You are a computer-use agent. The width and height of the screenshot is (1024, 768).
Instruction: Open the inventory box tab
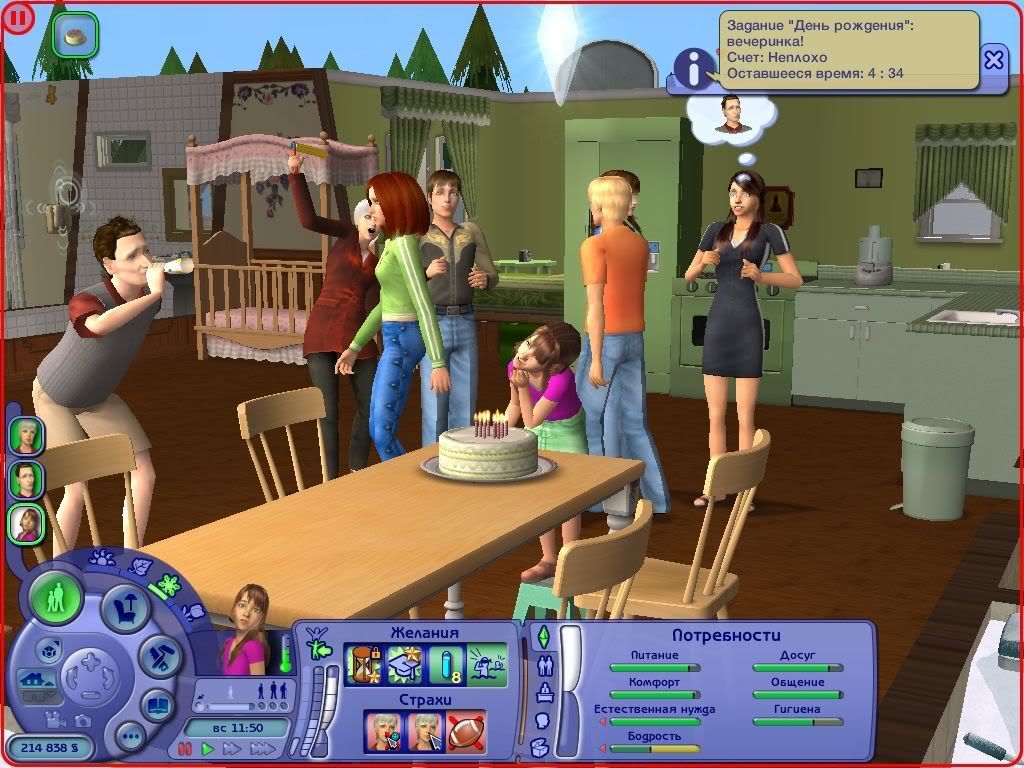coord(540,746)
